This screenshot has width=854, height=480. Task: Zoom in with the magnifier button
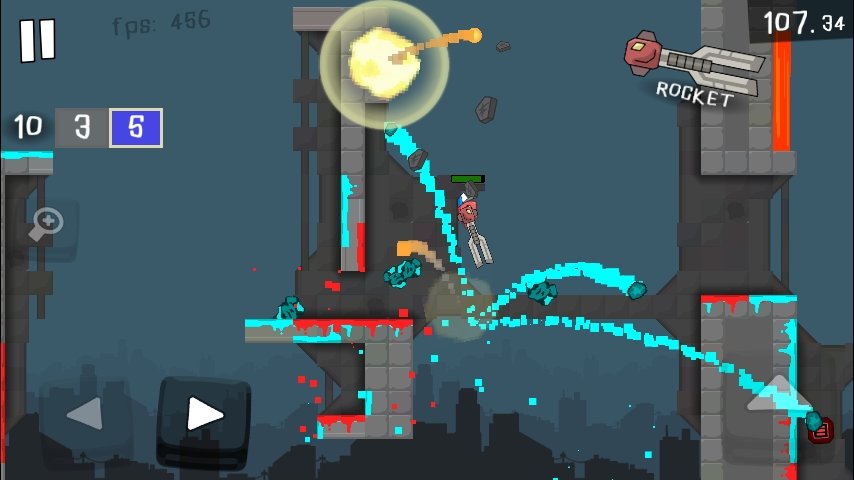tap(46, 226)
